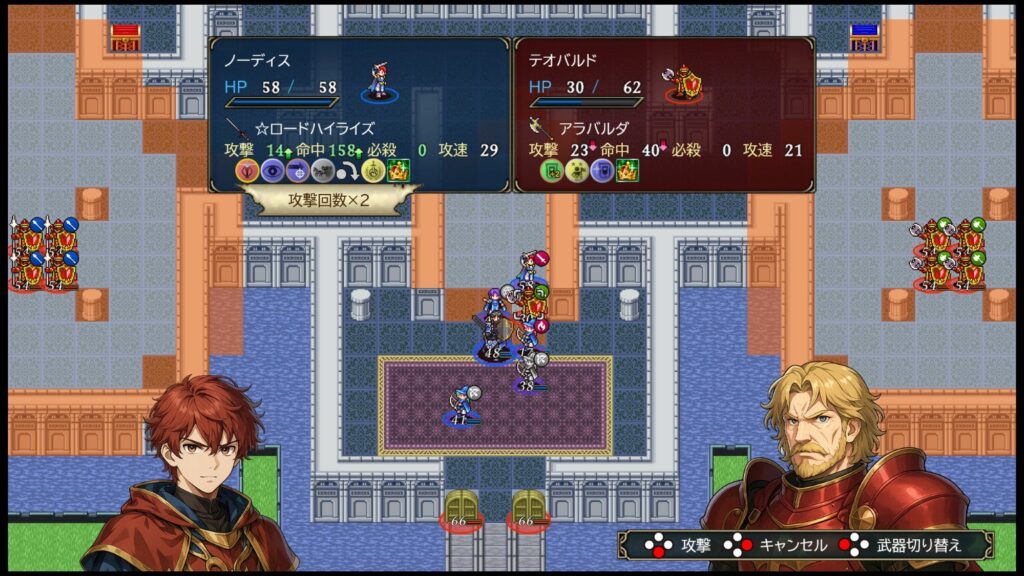Inspect Theobald's green shield skill icon
Image resolution: width=1024 pixels, height=576 pixels.
click(553, 170)
